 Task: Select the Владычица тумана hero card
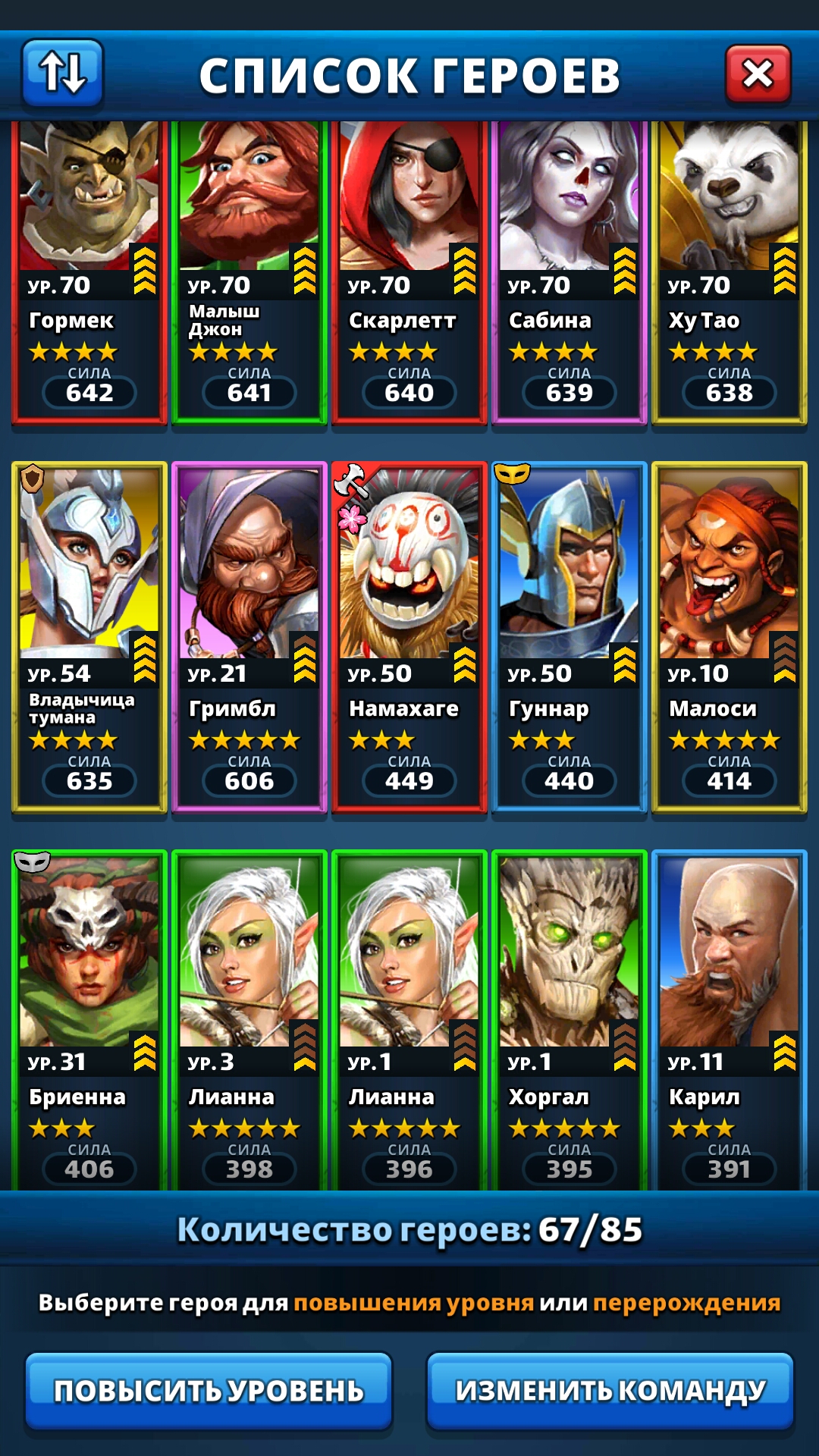click(89, 637)
